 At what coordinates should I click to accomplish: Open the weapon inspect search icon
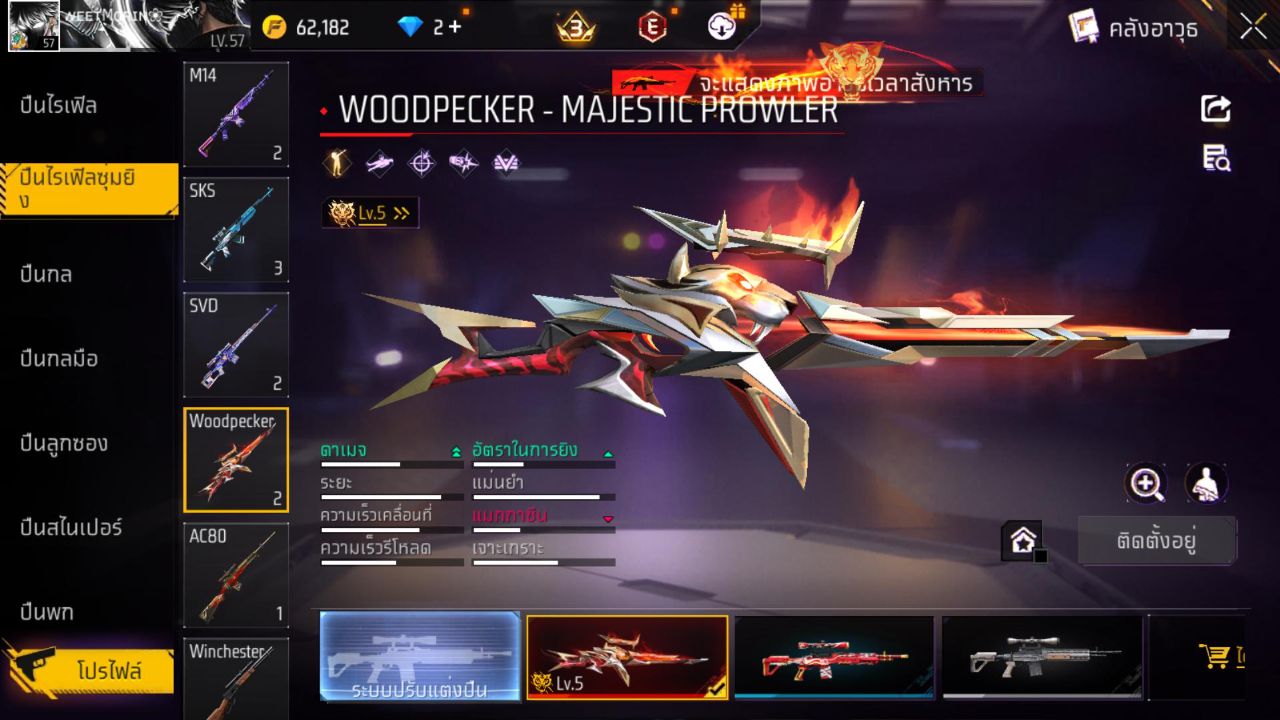click(x=1216, y=160)
